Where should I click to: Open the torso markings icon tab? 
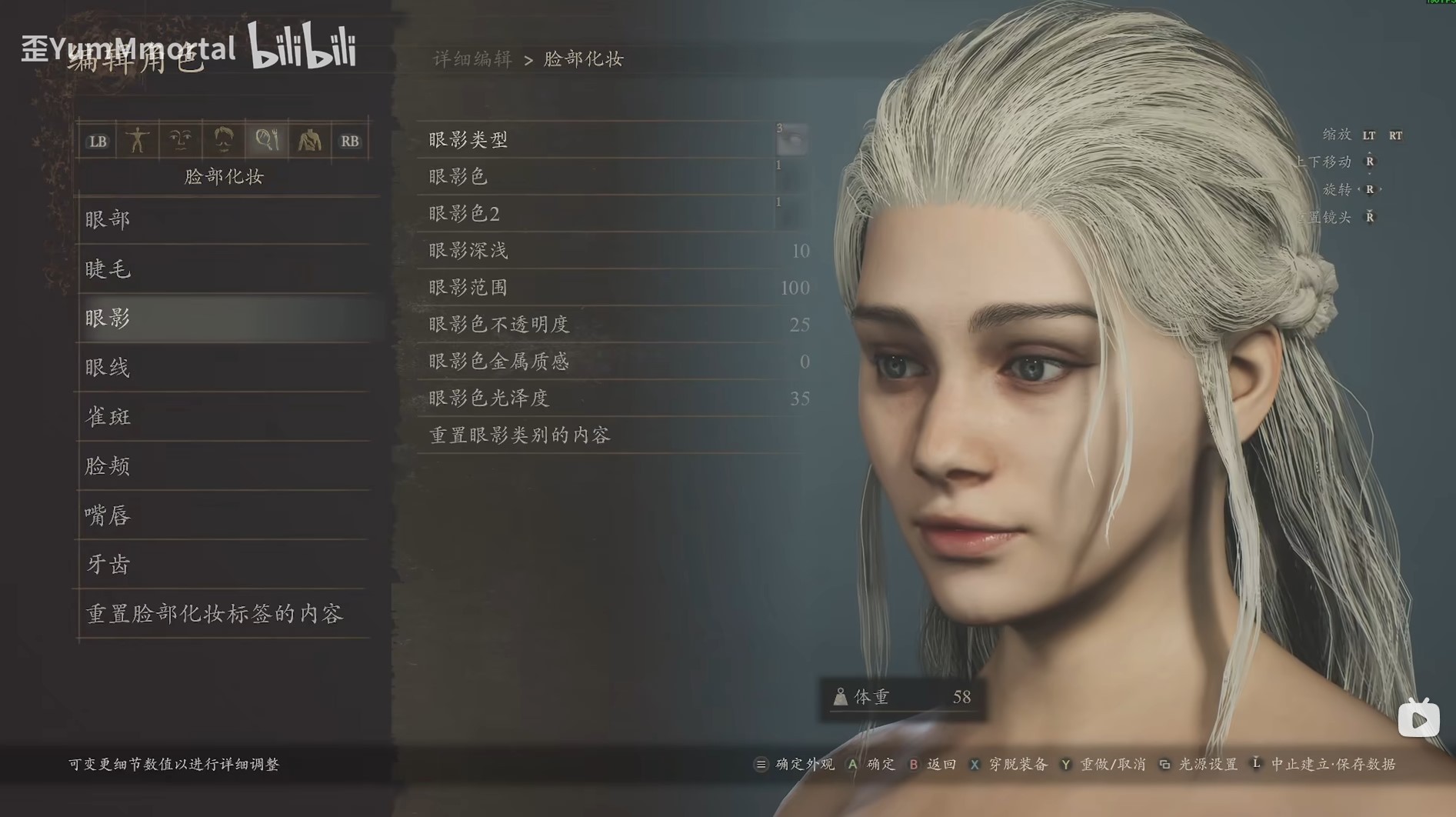308,141
